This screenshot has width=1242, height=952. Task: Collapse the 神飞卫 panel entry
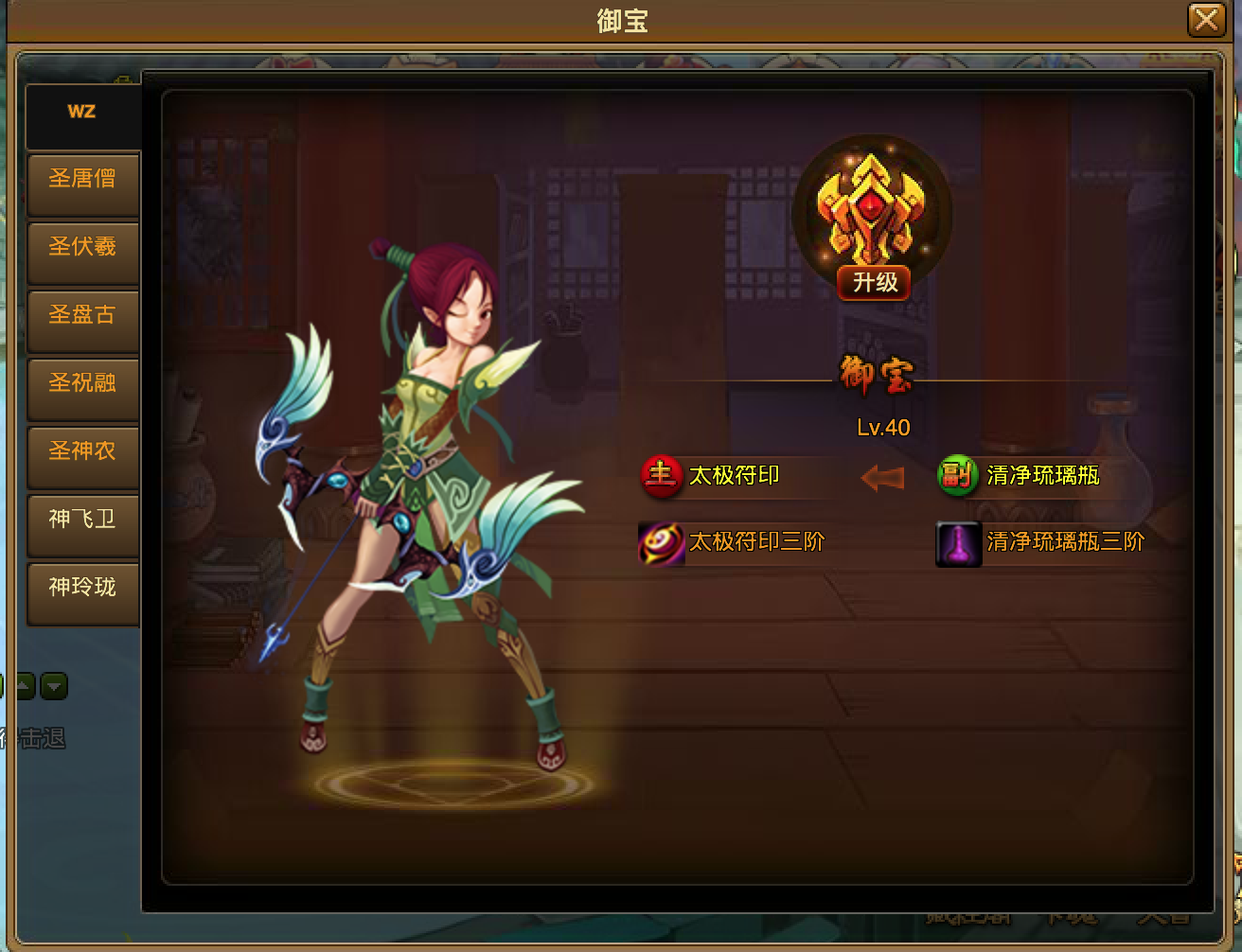[82, 525]
